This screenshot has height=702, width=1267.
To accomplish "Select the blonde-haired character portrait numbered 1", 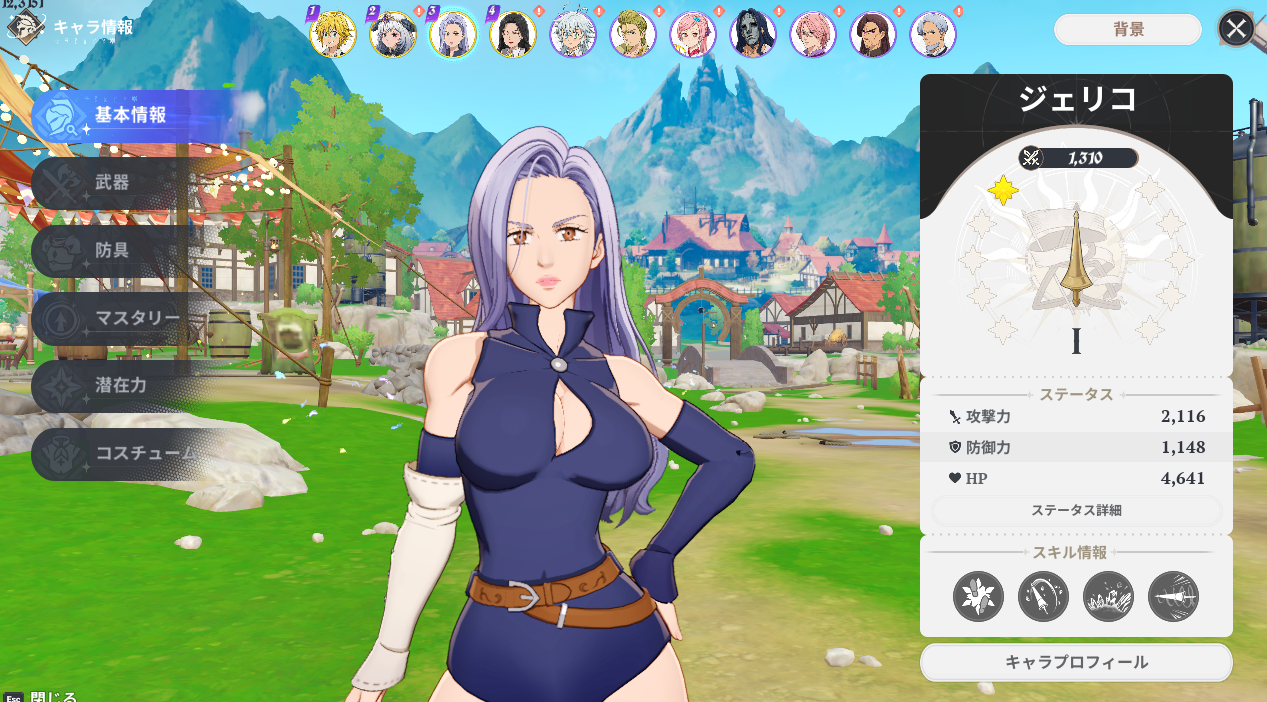I will [333, 35].
